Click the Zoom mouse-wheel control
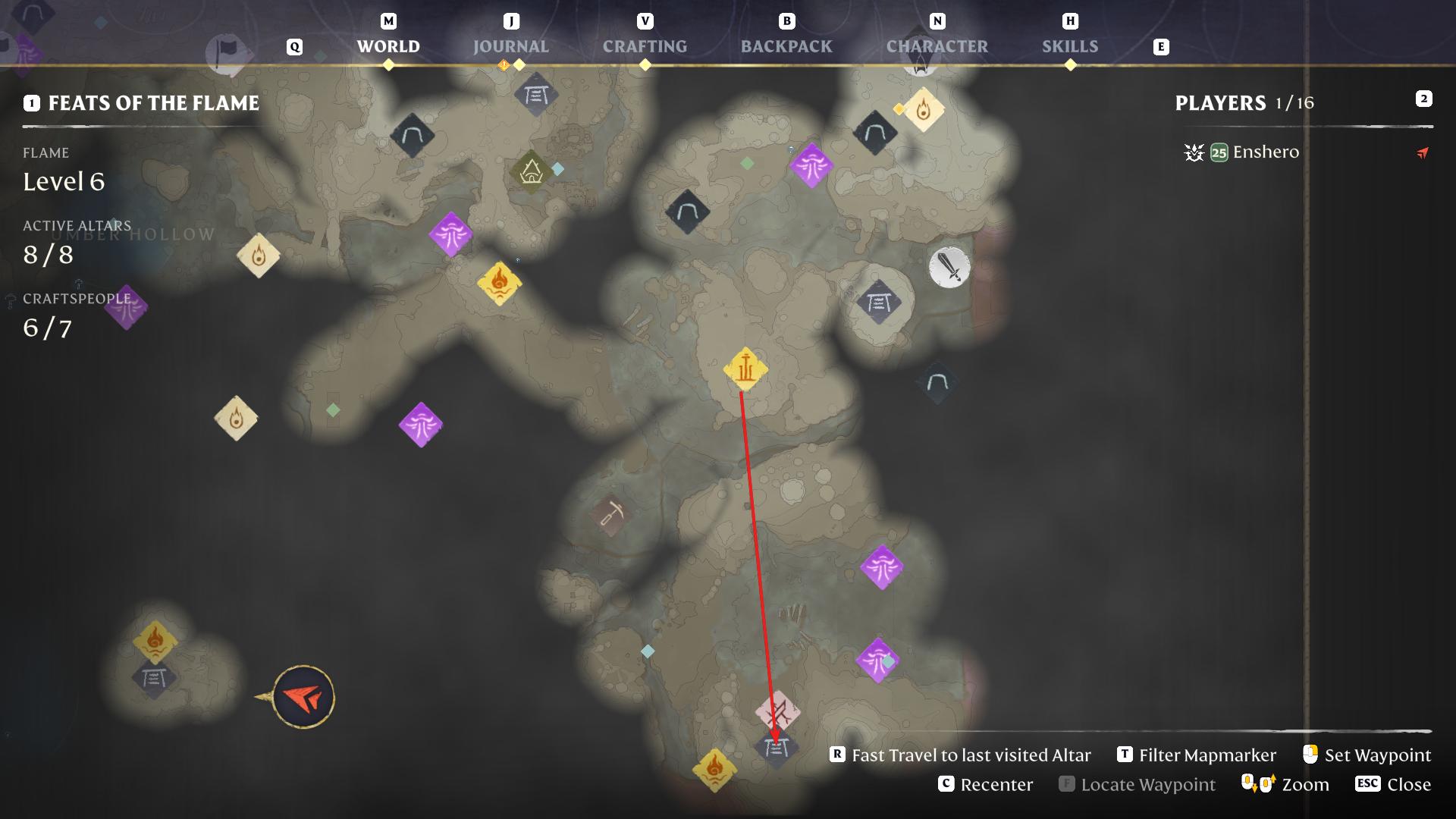 [1256, 784]
